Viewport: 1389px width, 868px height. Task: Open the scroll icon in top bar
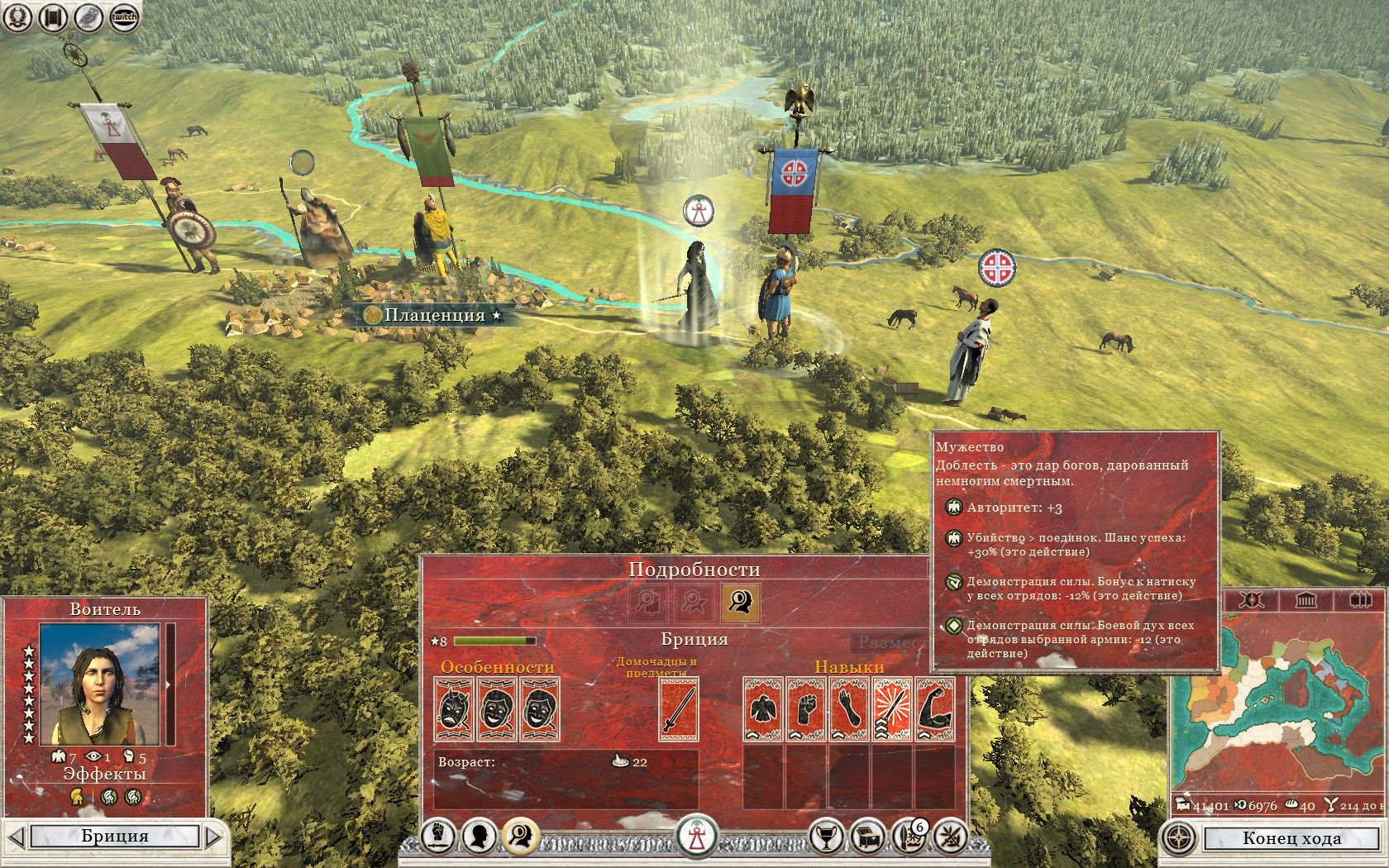53,17
